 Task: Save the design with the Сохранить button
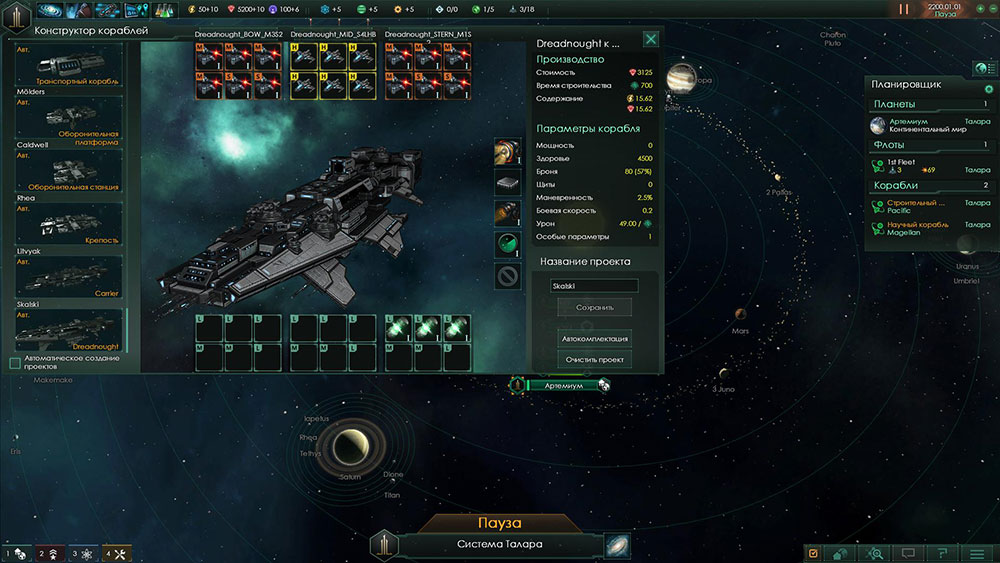(x=595, y=308)
